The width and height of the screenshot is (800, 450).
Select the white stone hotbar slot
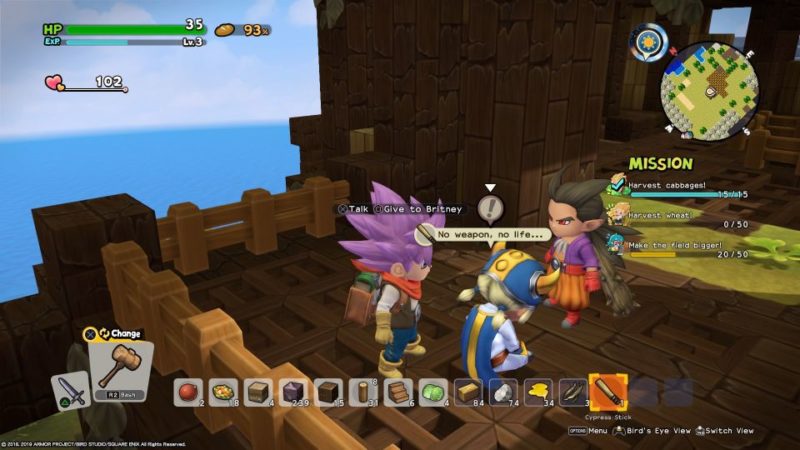(x=502, y=391)
